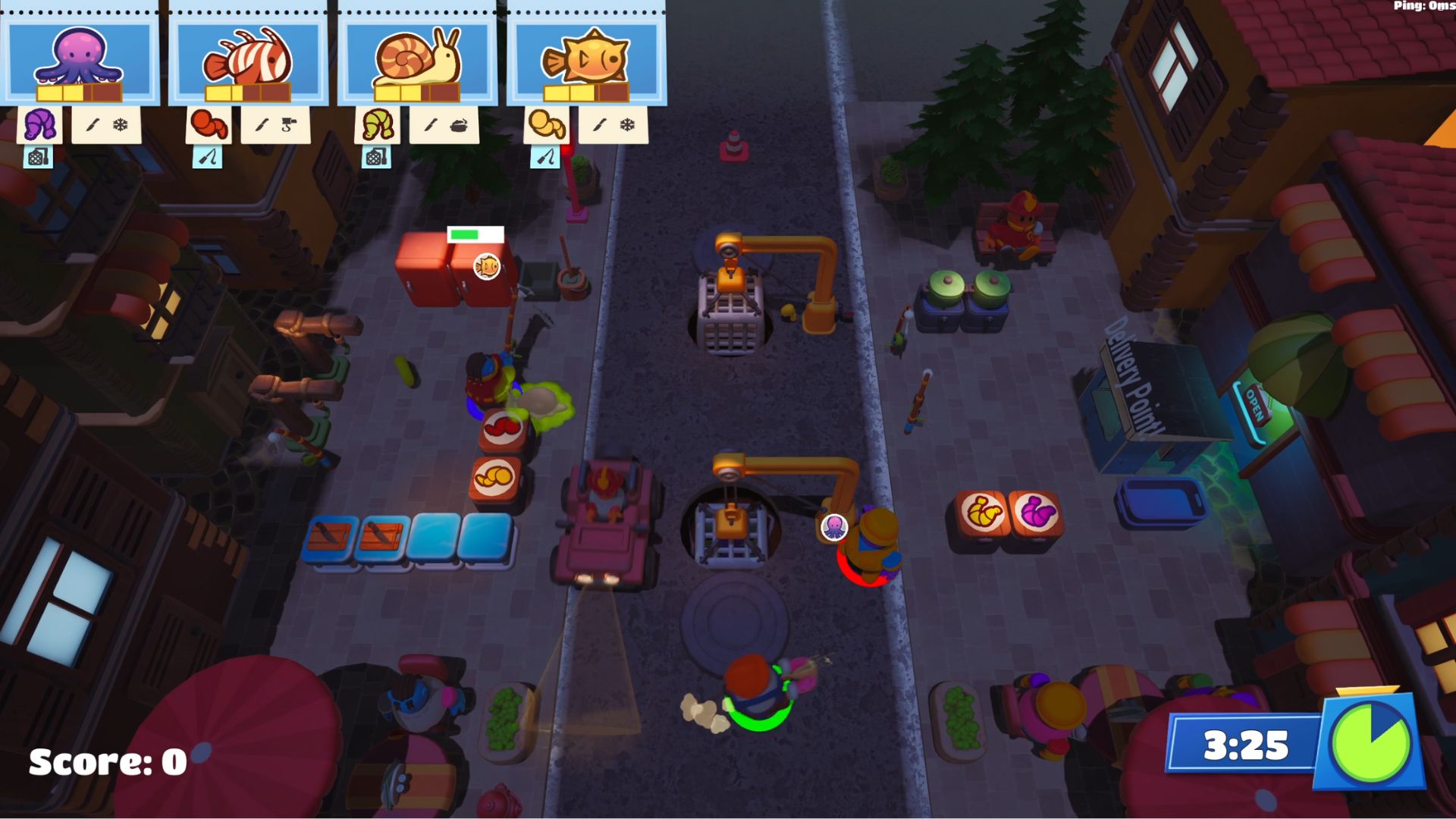Select the knife icon on the octopus ticket
1456x819 pixels.
(92, 125)
